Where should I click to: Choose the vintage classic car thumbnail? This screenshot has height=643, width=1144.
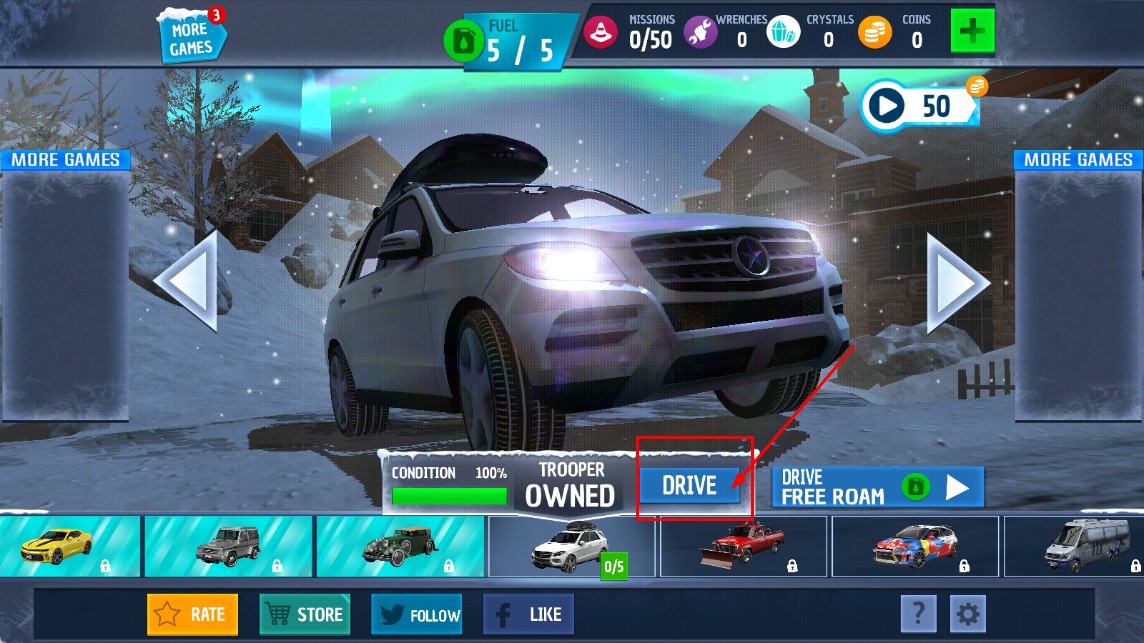click(400, 546)
